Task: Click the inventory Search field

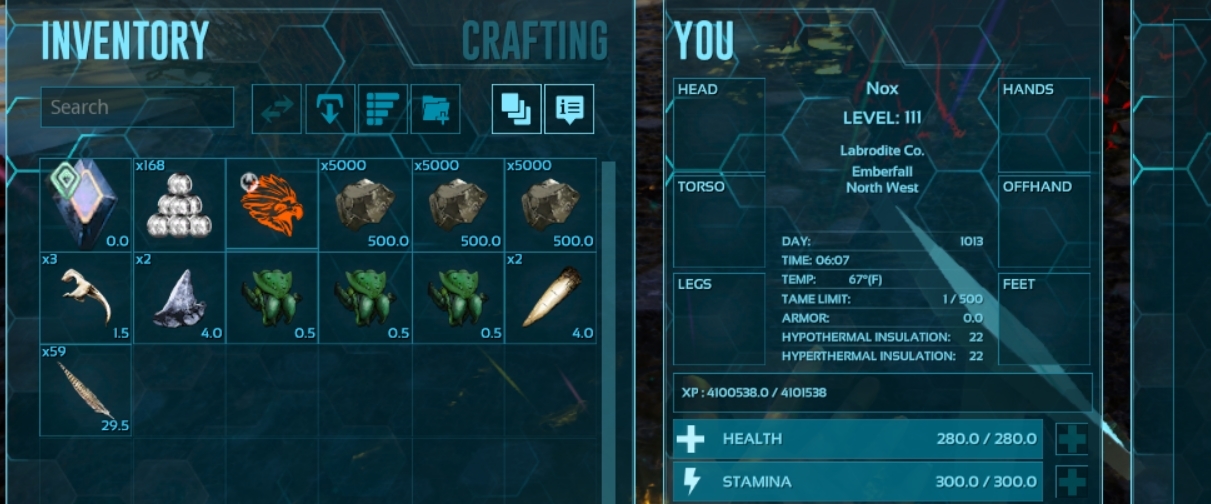Action: click(137, 107)
